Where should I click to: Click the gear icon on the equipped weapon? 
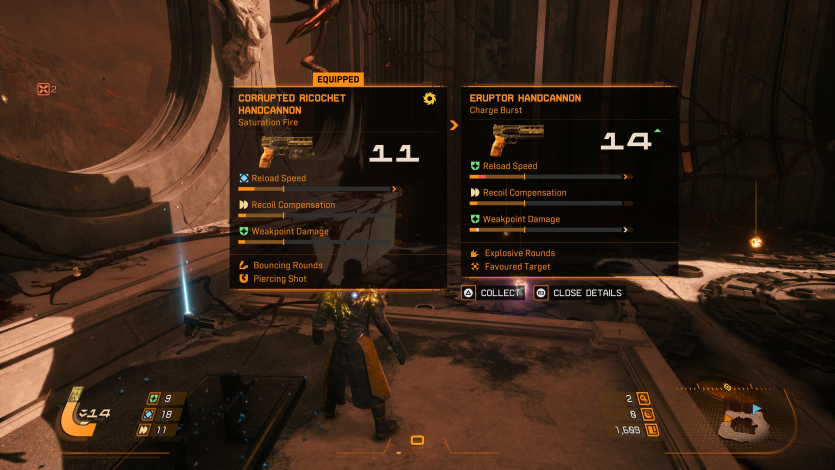point(430,98)
